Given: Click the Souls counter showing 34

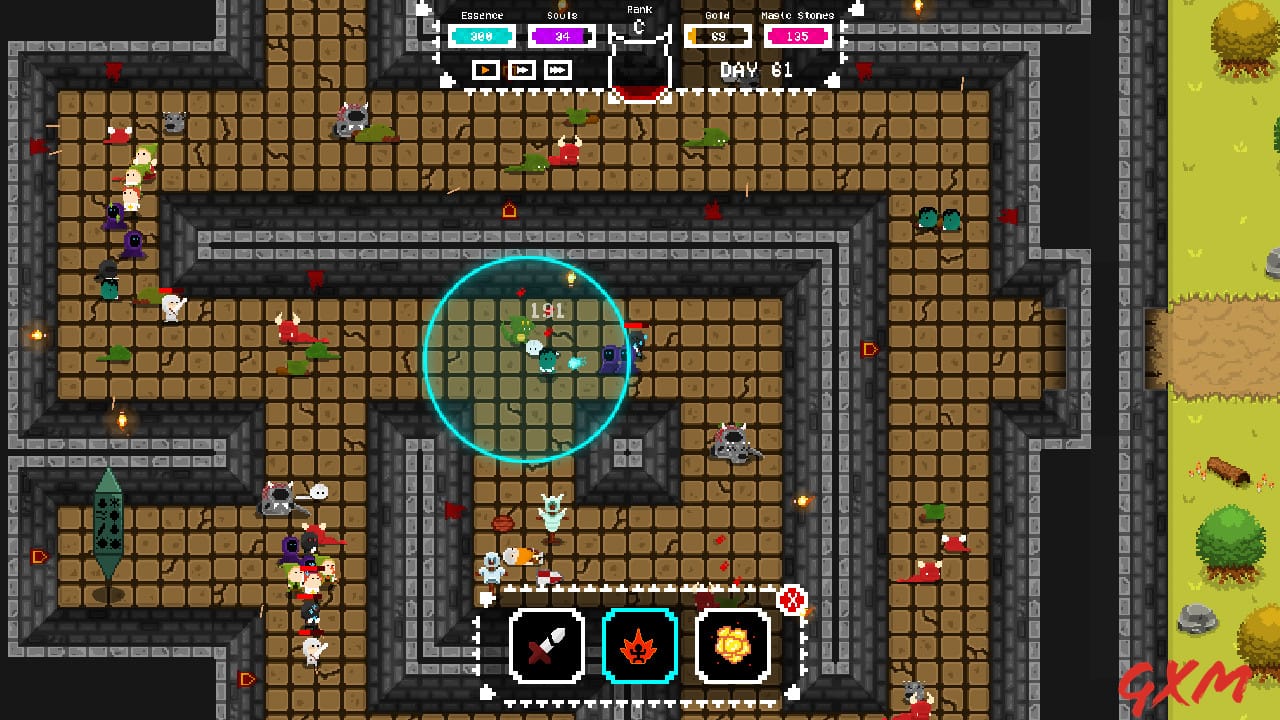Looking at the screenshot, I should click(561, 35).
